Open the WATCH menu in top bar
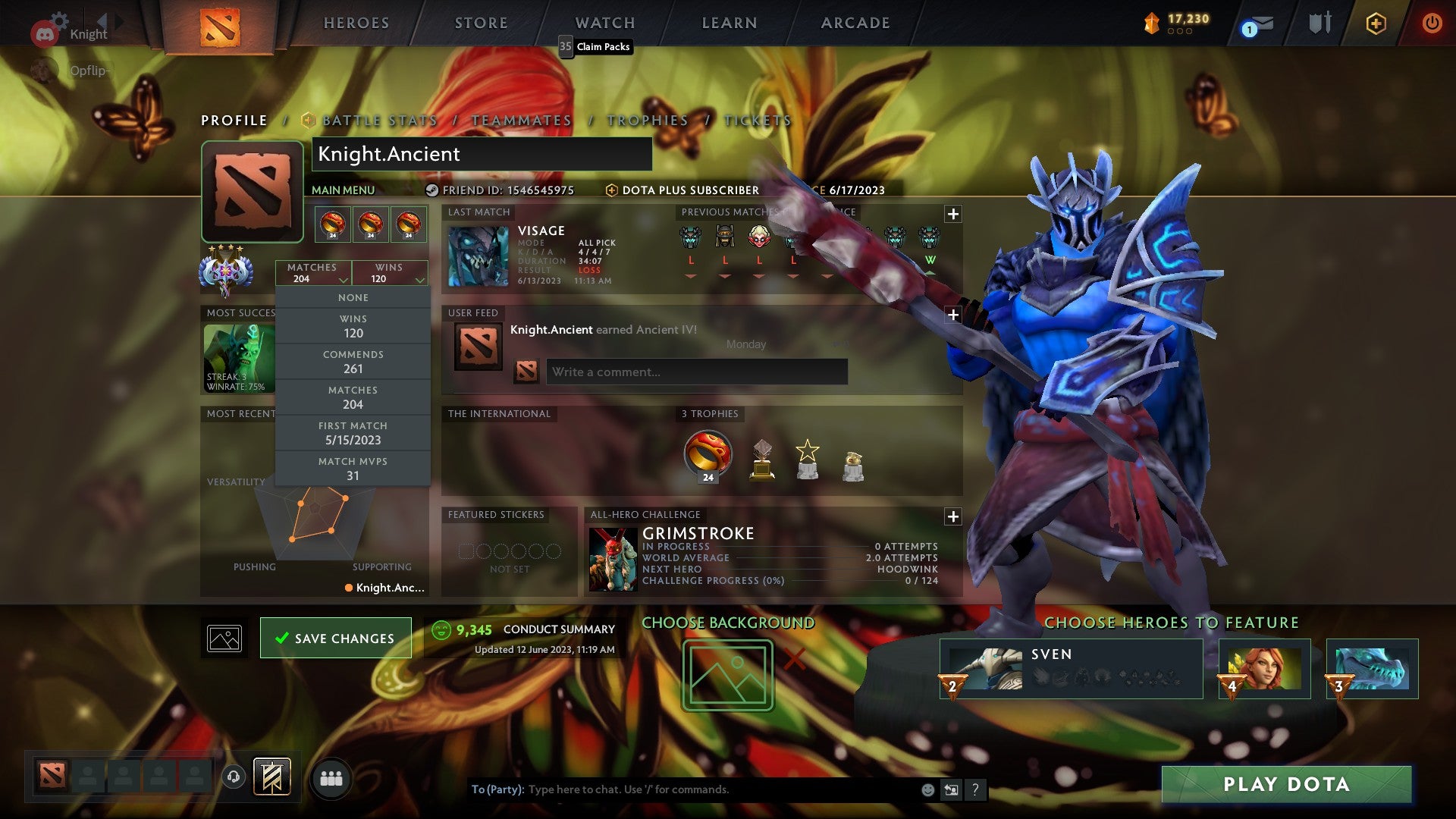Screen dimensions: 1456x819 604,22
